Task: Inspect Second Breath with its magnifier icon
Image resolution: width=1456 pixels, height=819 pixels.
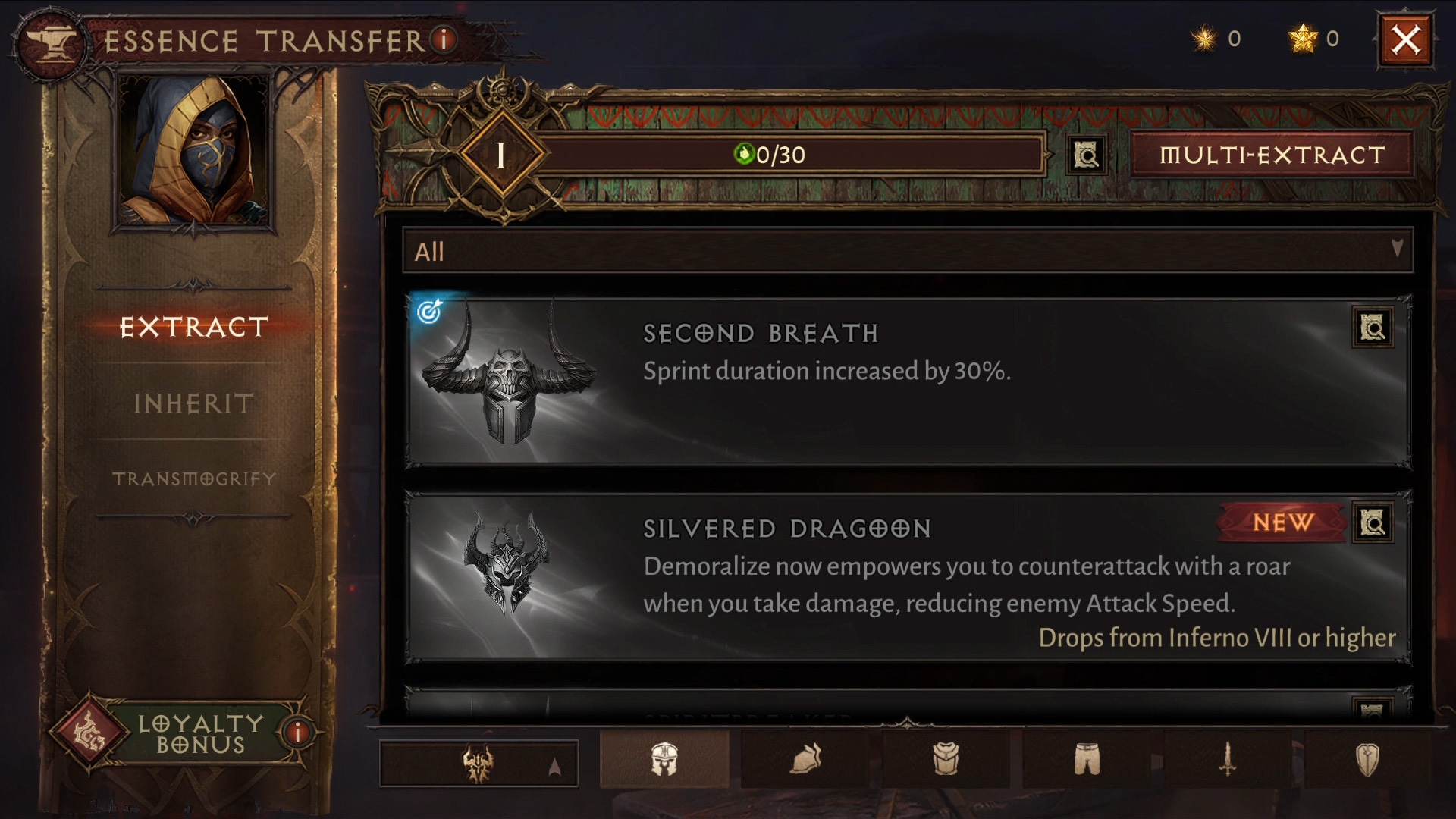Action: point(1372,328)
